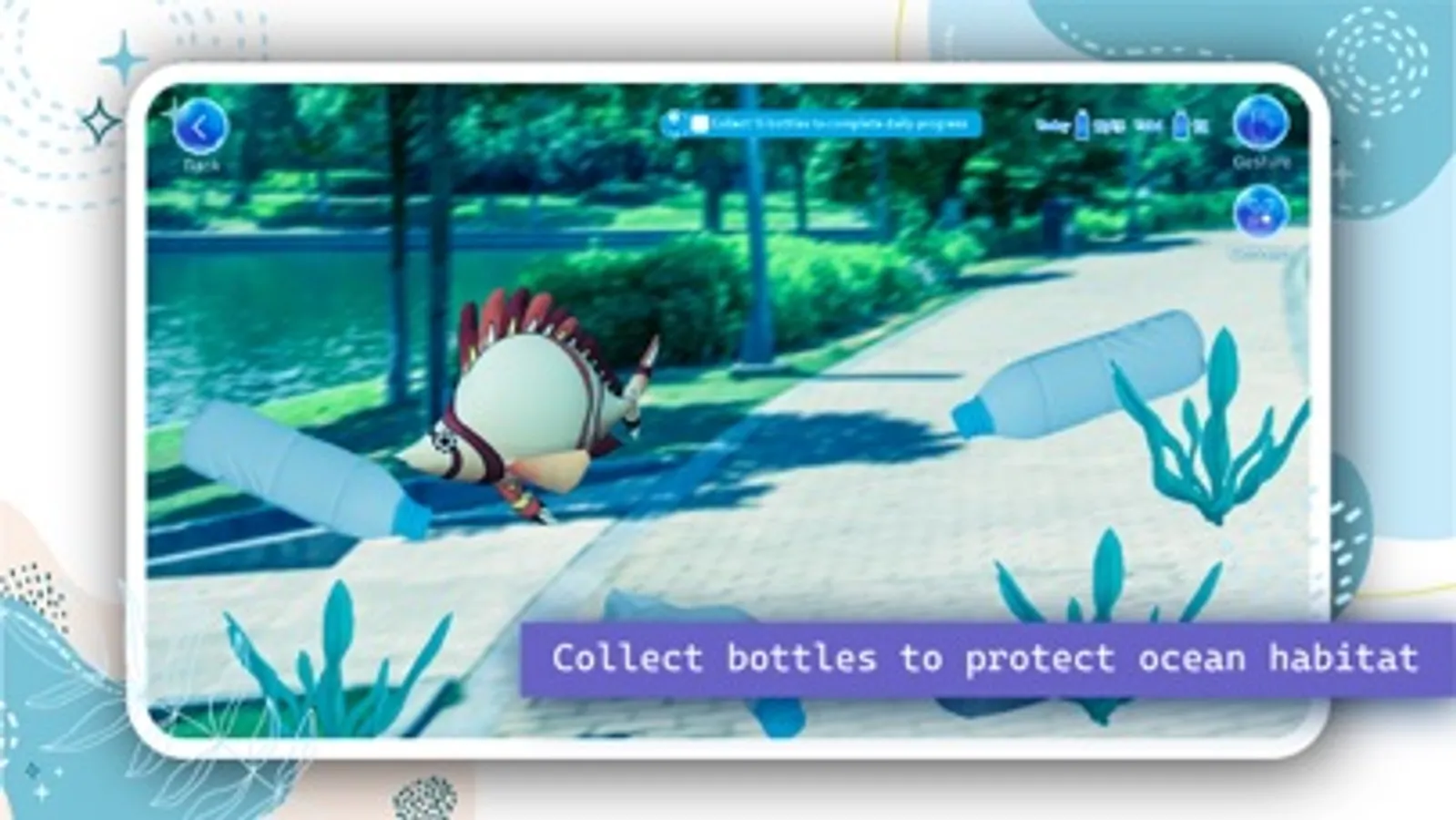Tap the bottle icon next to Today counter
The image size is (1456, 820).
[1082, 125]
